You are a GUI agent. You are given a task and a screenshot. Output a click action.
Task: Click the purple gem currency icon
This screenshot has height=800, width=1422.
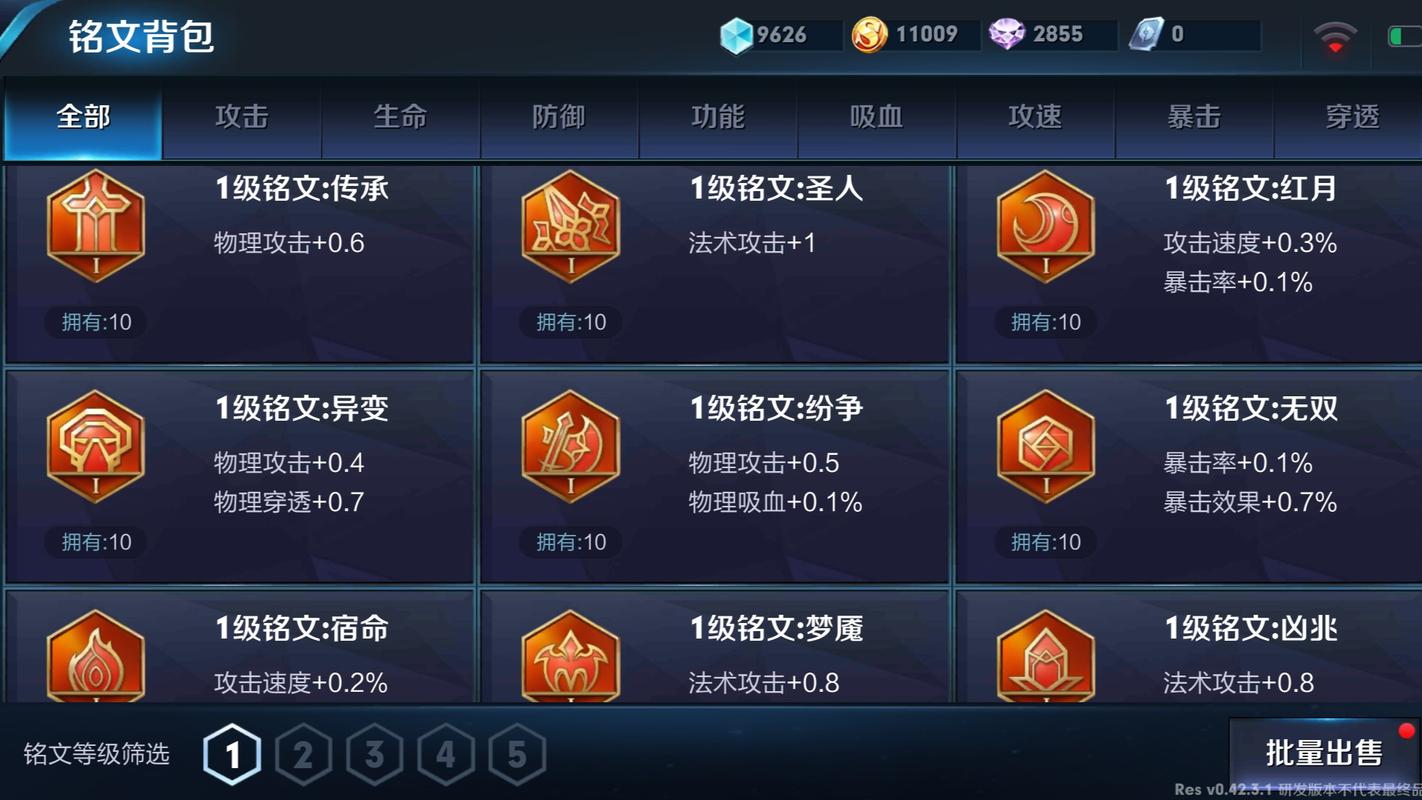[1013, 33]
